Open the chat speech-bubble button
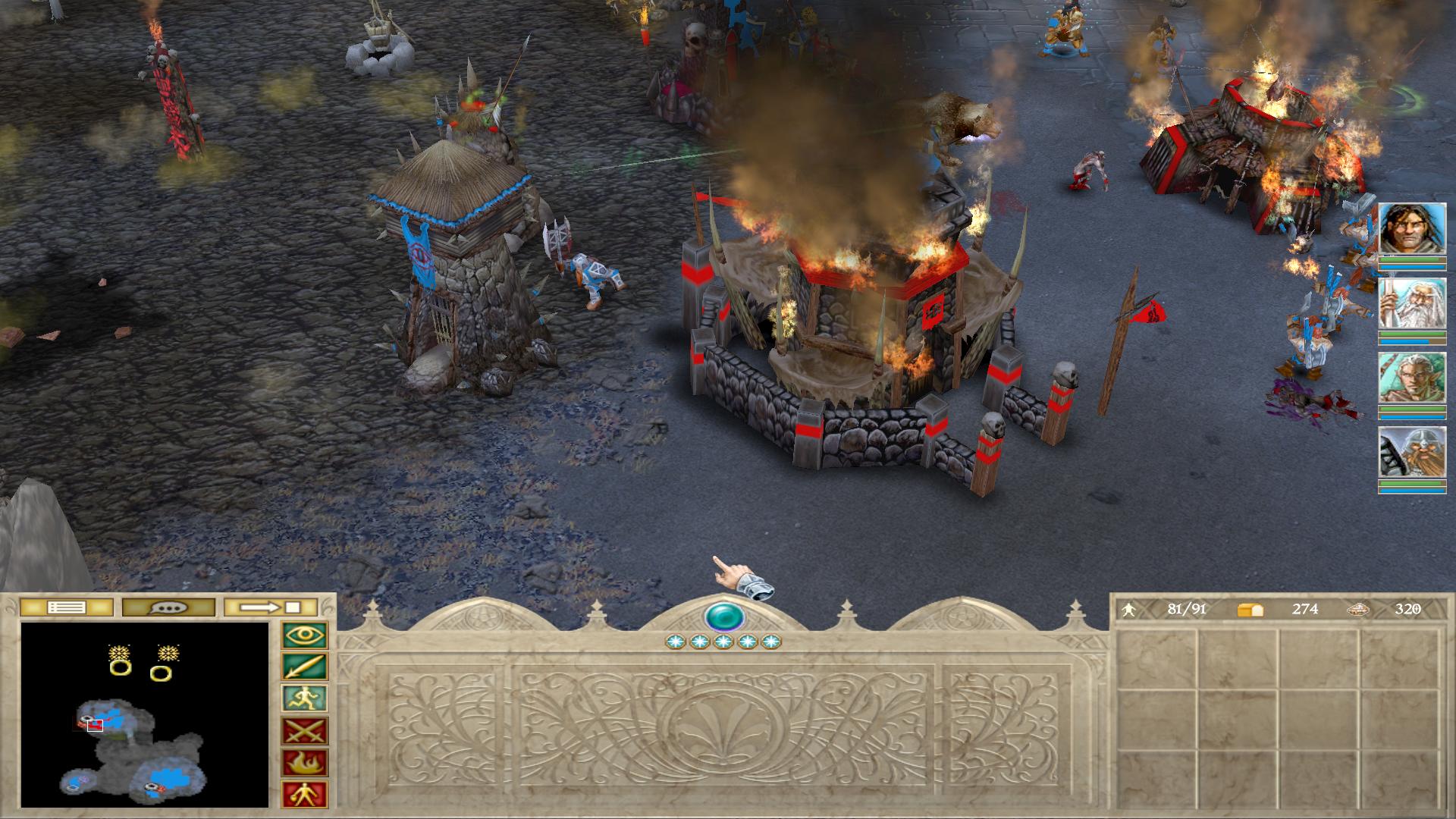Screen dimensions: 1456x819 click(x=168, y=607)
